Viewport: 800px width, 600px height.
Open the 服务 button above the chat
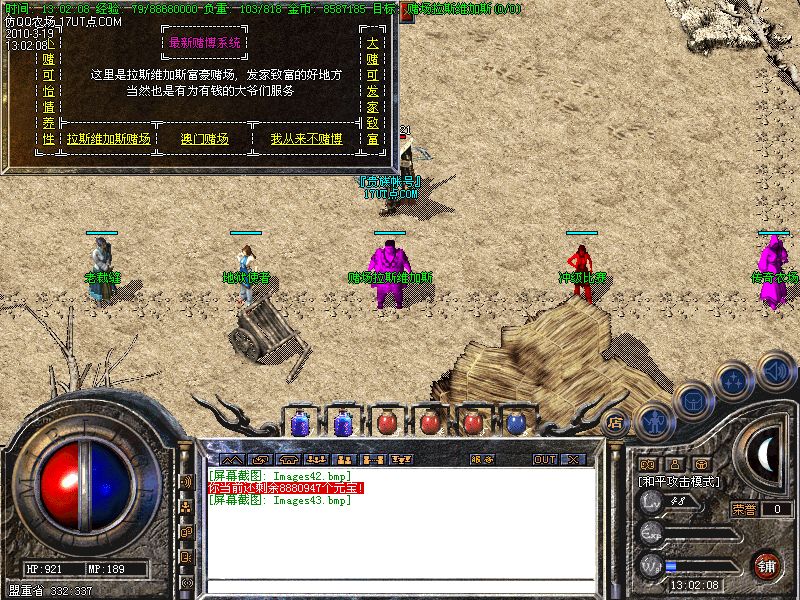[482, 459]
